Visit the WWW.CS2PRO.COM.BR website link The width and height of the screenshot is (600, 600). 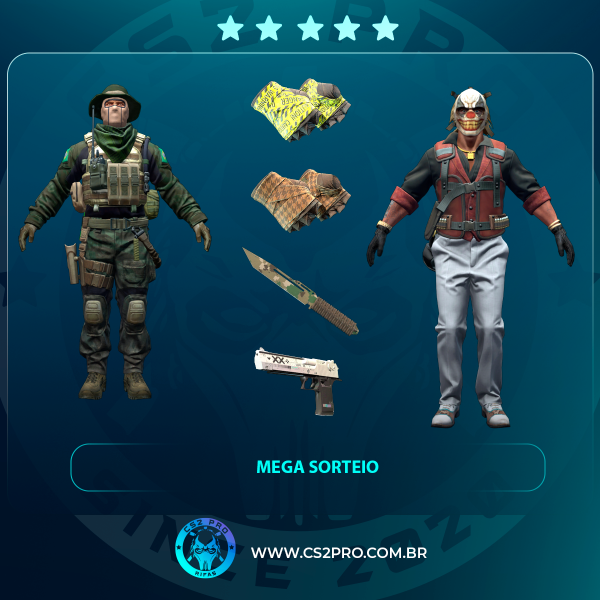pos(339,552)
